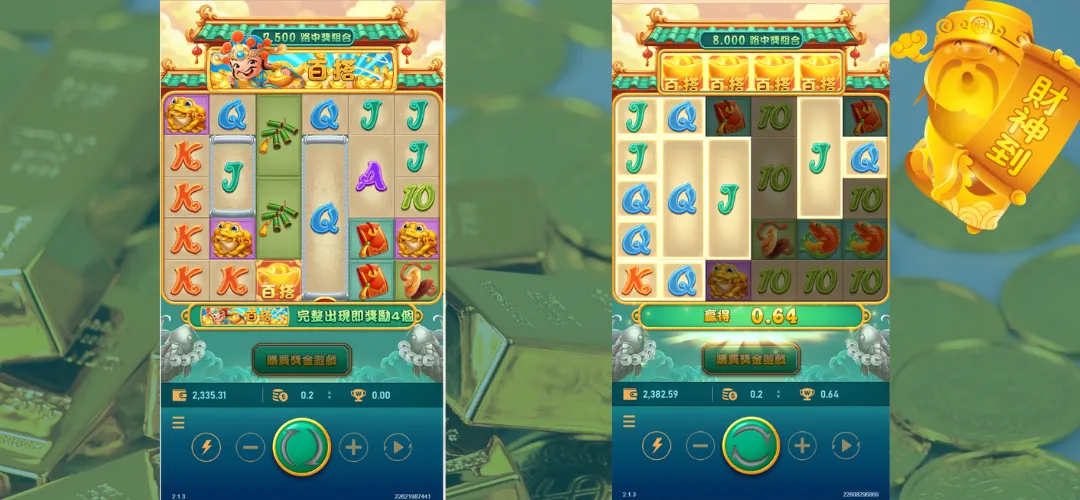Toggle turbo lightning in the 2,382.59 balance game
This screenshot has width=1080, height=500.
click(x=656, y=447)
